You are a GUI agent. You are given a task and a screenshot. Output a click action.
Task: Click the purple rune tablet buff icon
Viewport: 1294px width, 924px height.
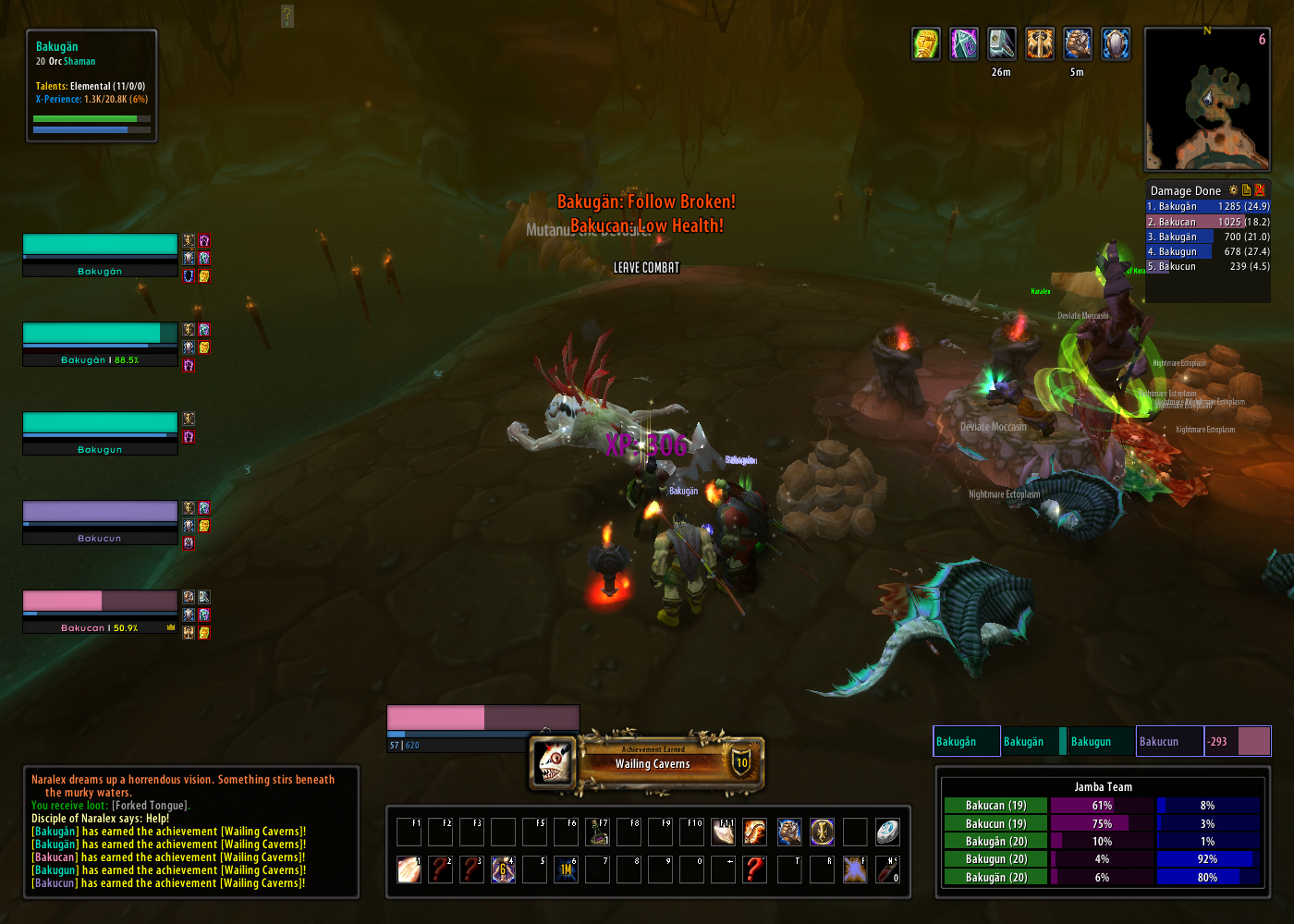point(964,43)
